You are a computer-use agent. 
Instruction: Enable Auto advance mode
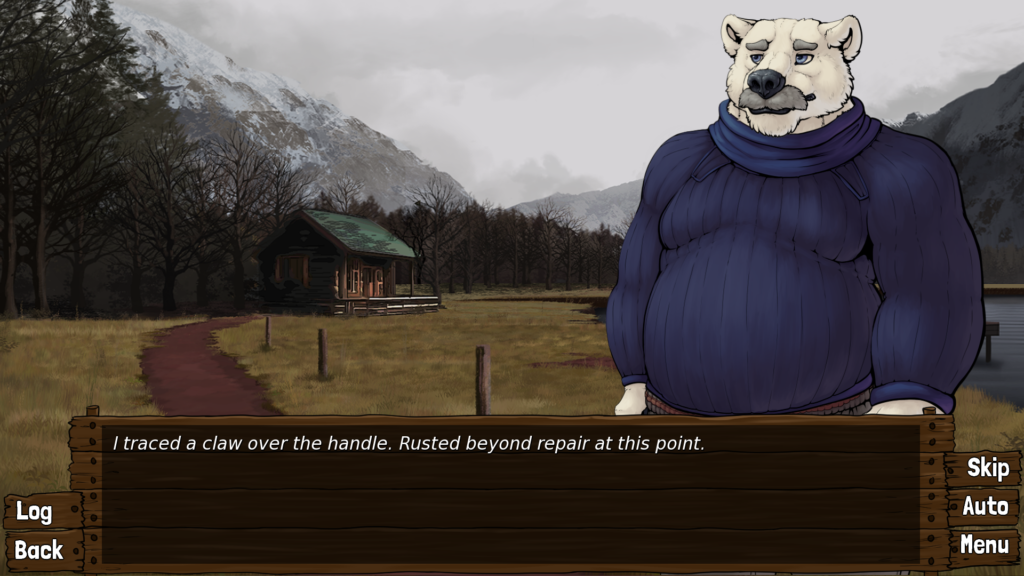pos(984,506)
